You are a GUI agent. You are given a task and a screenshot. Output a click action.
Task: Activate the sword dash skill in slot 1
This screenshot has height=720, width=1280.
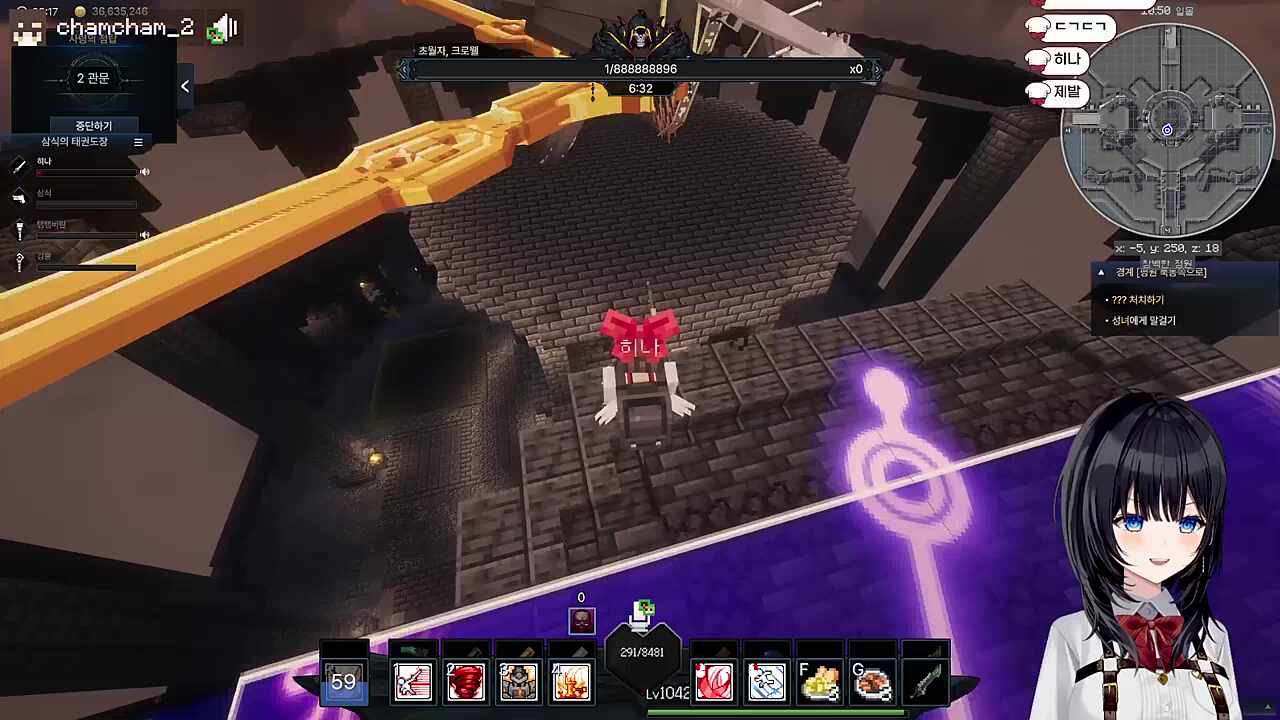point(412,682)
